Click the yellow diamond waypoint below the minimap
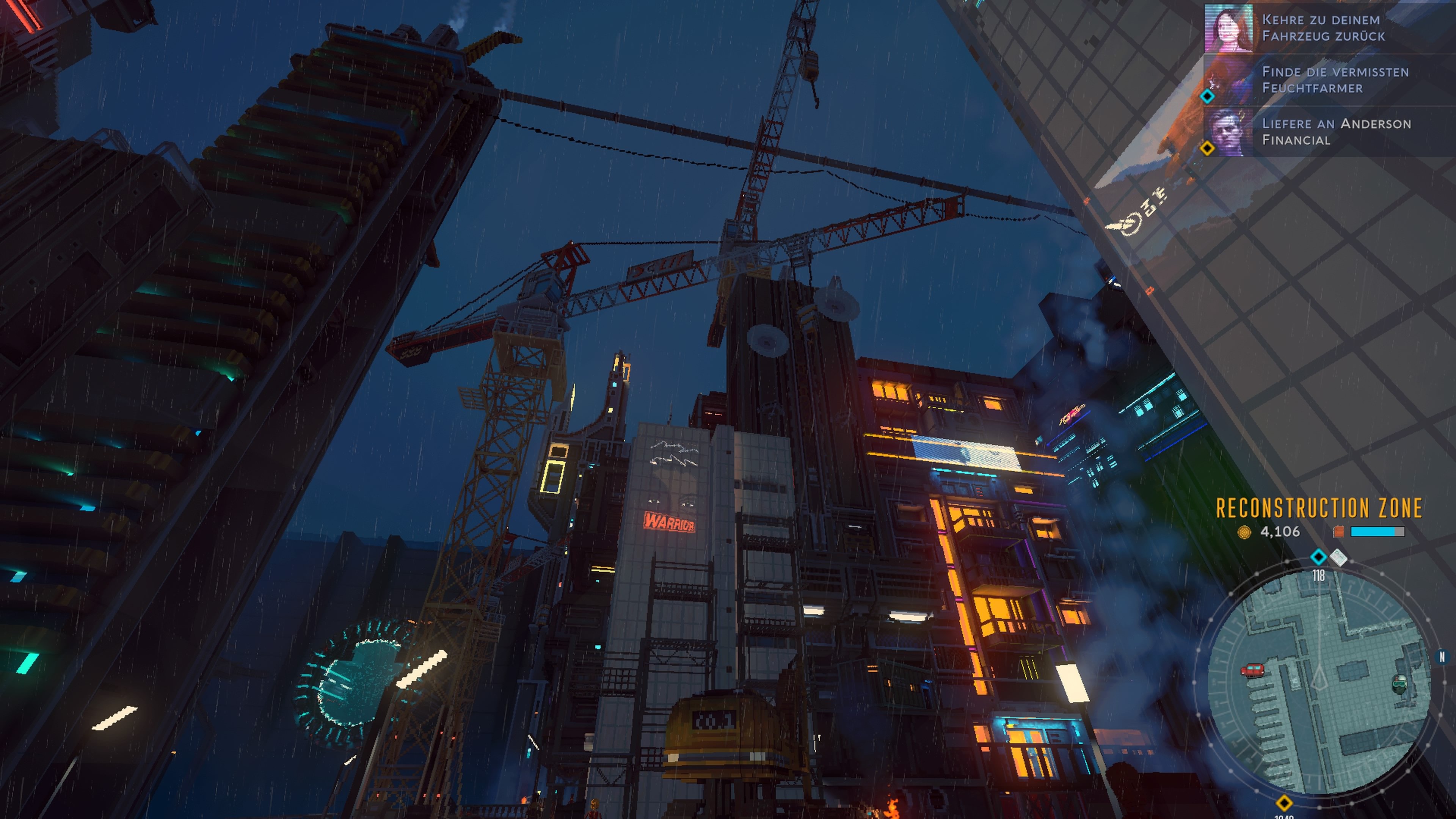The image size is (1456, 819). (1283, 803)
